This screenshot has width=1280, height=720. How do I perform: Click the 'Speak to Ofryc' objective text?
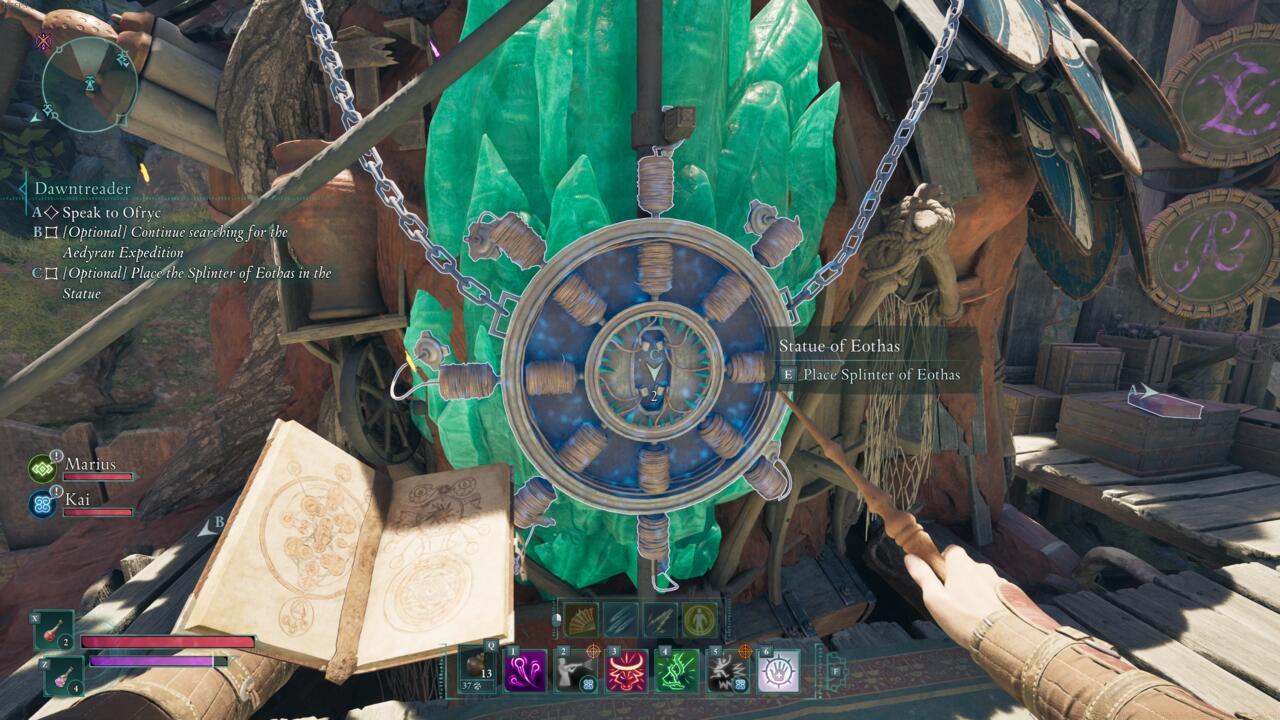click(x=110, y=212)
